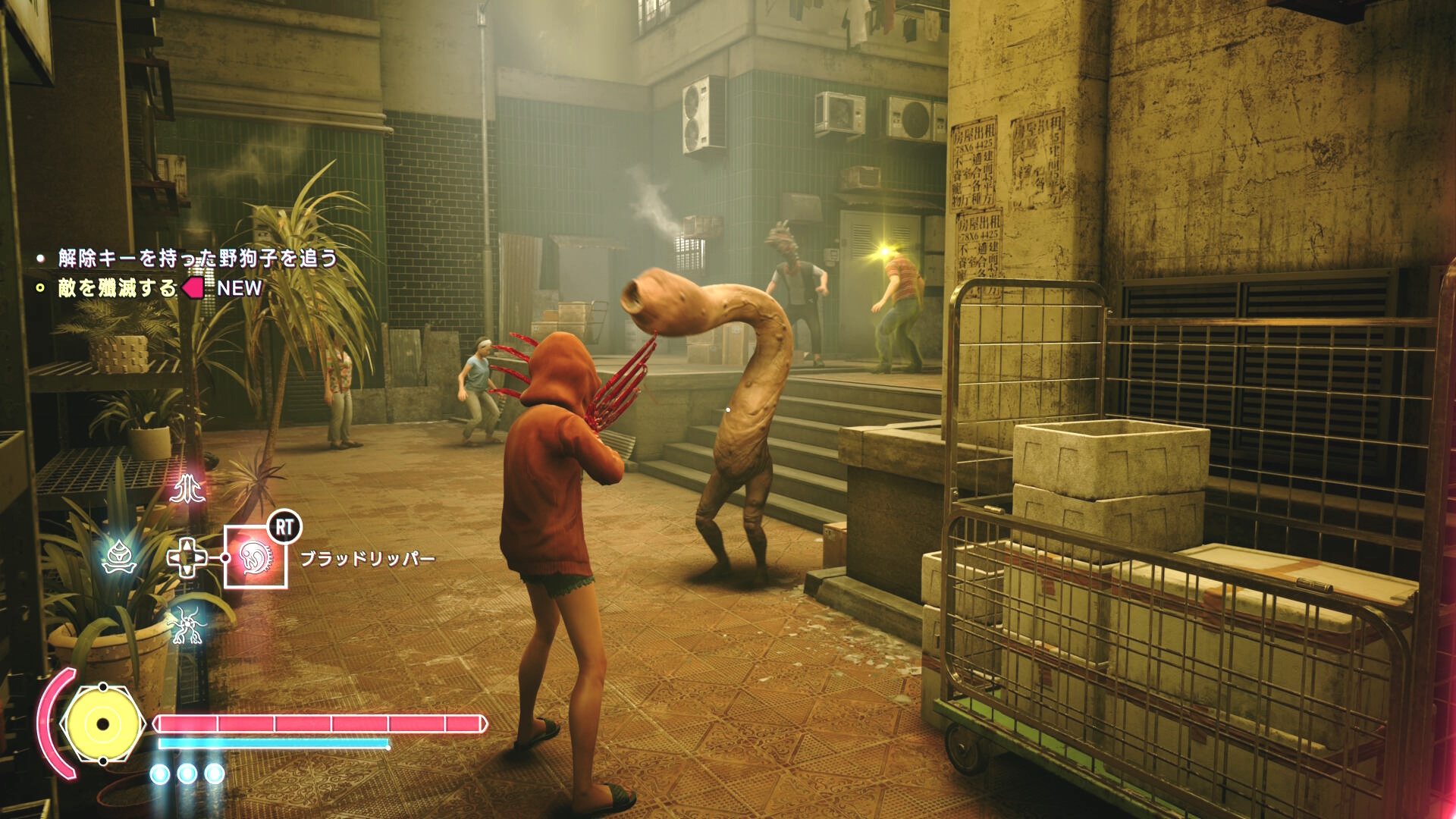
Task: Open the new 敵を殲滅する objective
Action: coord(118,288)
